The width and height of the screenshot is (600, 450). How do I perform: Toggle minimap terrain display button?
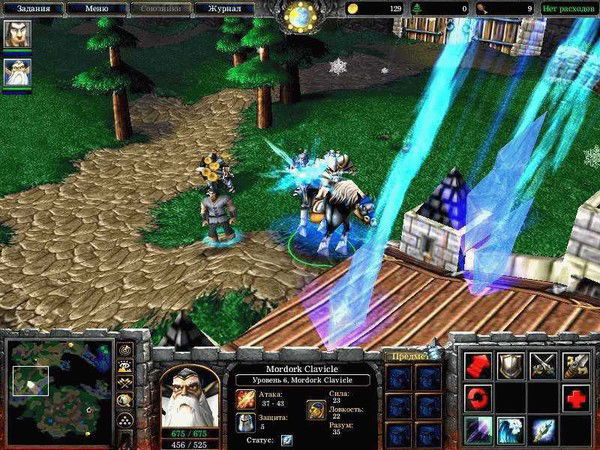click(126, 367)
